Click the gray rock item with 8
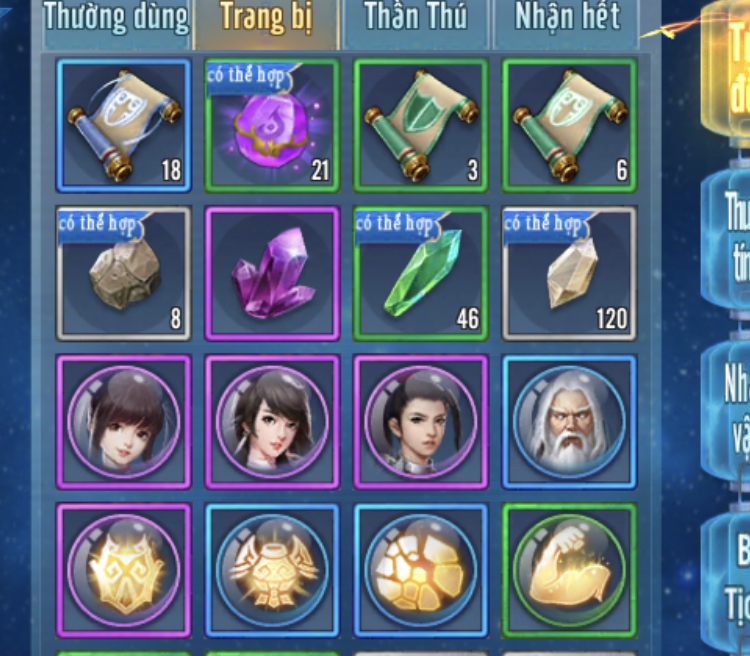The image size is (750, 656). [x=124, y=273]
